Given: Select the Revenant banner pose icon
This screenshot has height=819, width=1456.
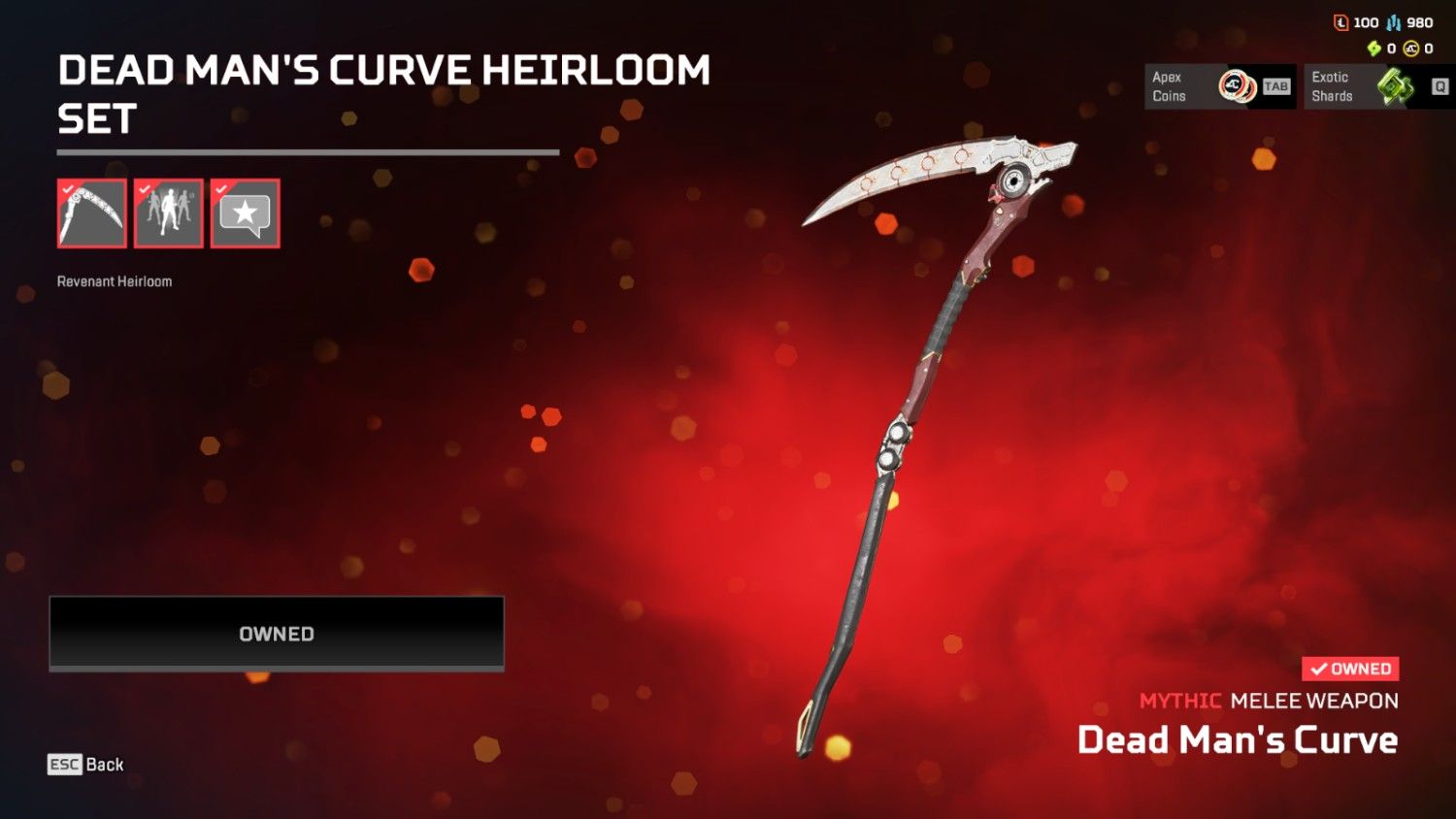Looking at the screenshot, I should 168,213.
